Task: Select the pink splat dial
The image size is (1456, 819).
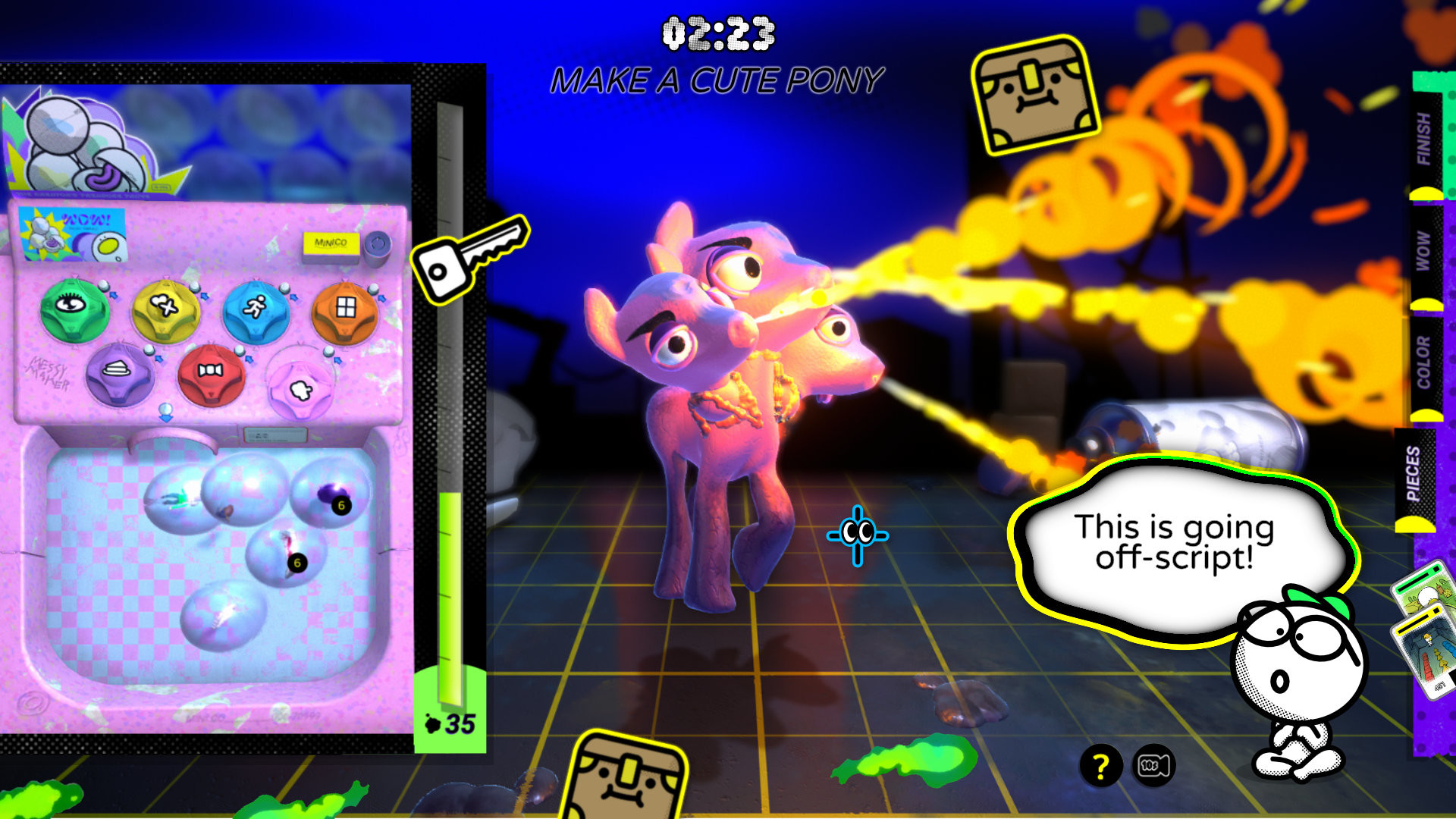Action: coord(300,387)
